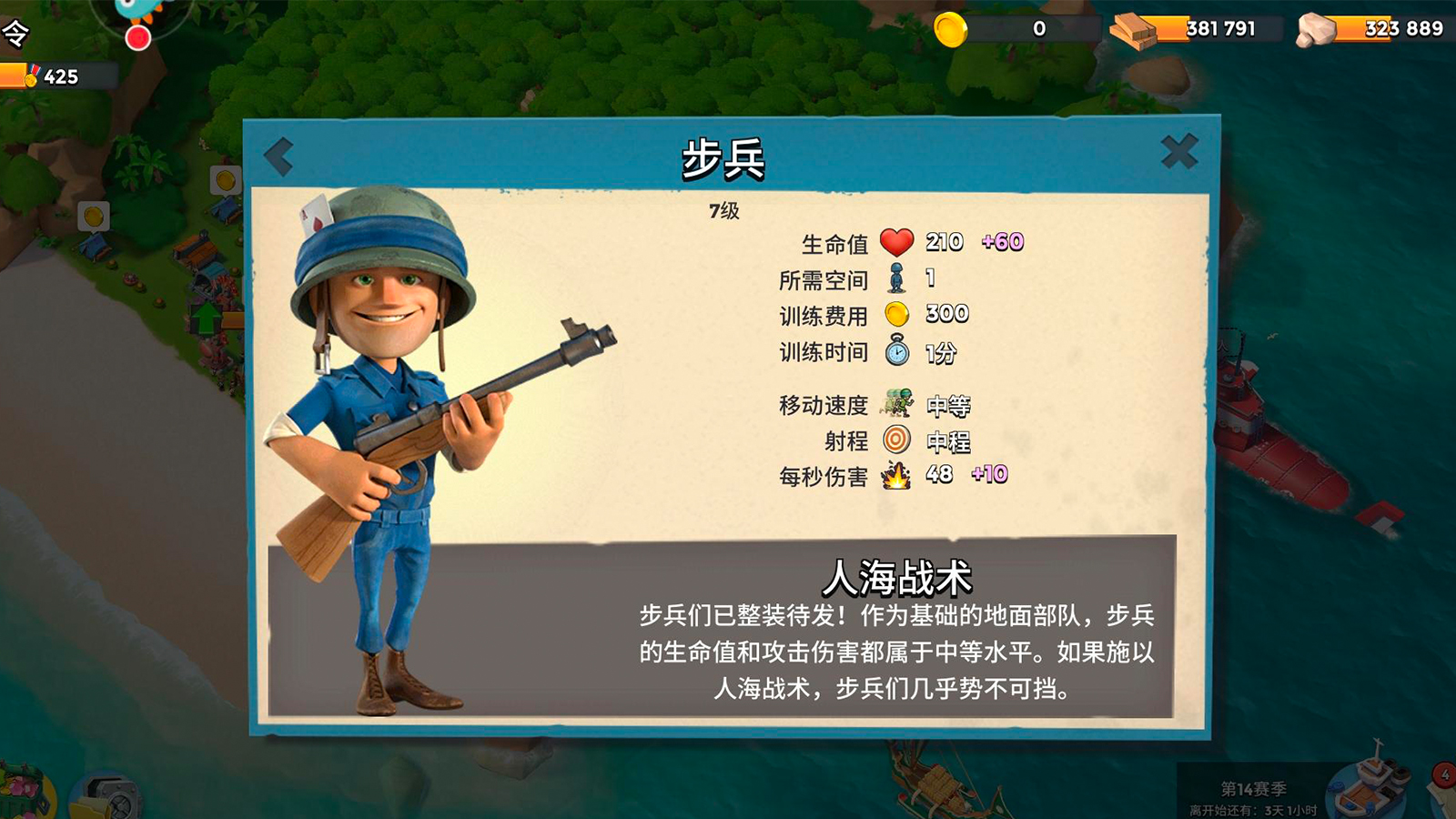Click the stopwatch icon next to 训练时间
Image resolution: width=1456 pixels, height=819 pixels.
coord(899,350)
